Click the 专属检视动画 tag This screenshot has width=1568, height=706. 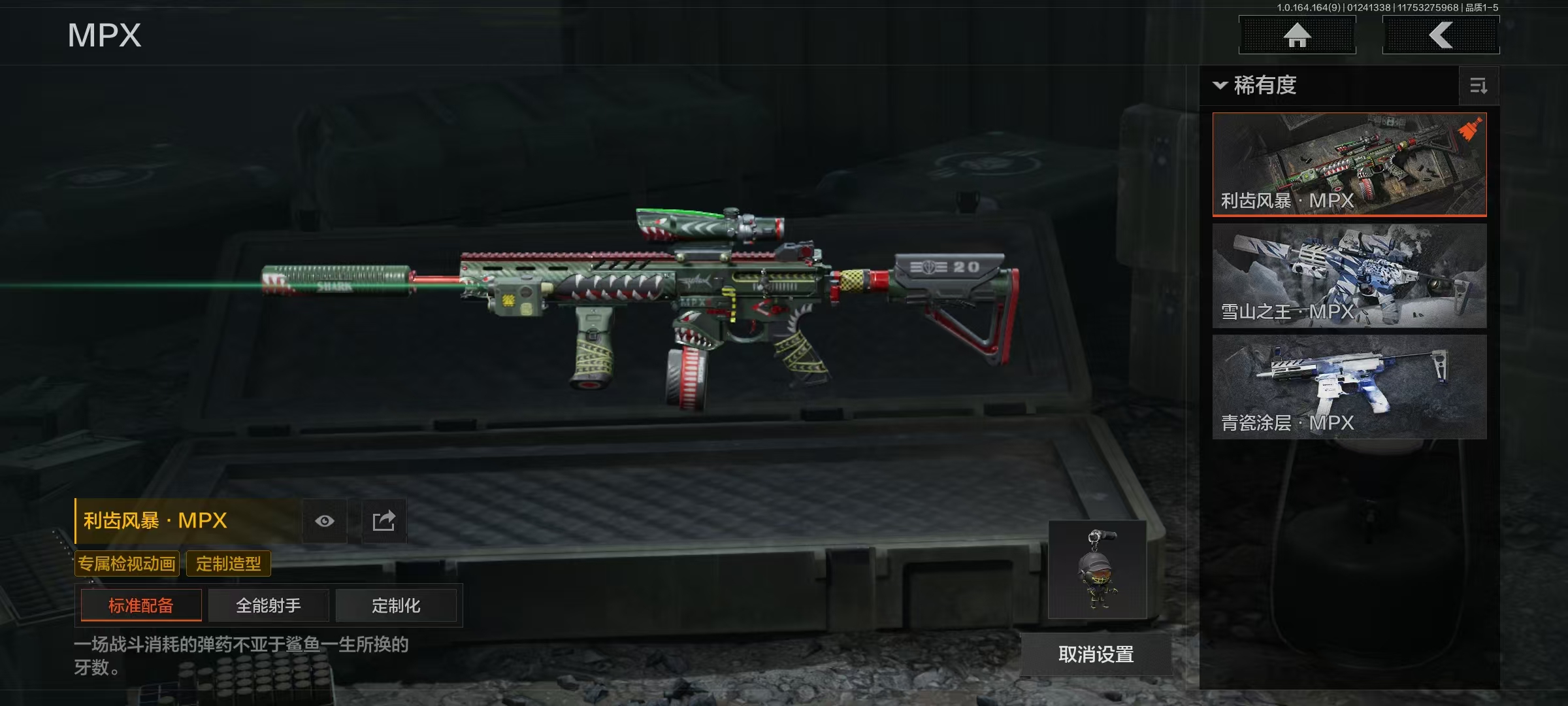[x=127, y=563]
